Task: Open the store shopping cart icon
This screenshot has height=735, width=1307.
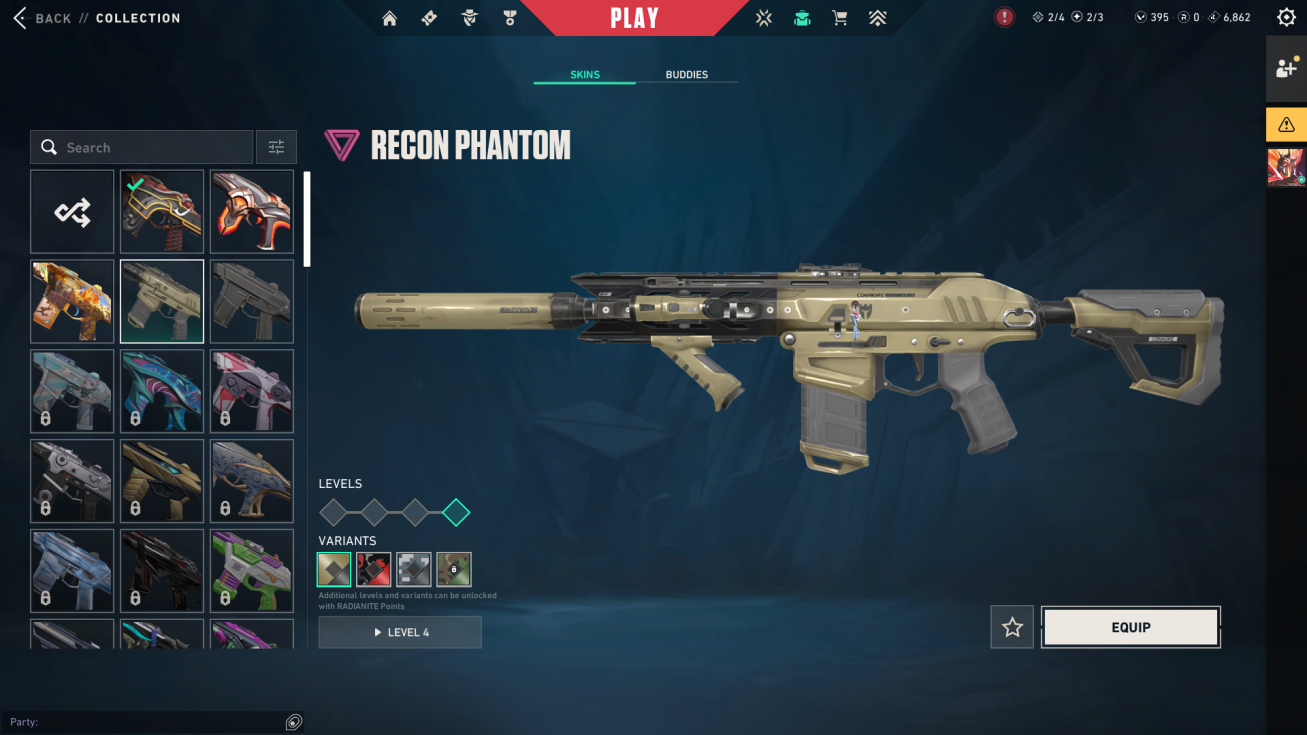Action: point(840,18)
